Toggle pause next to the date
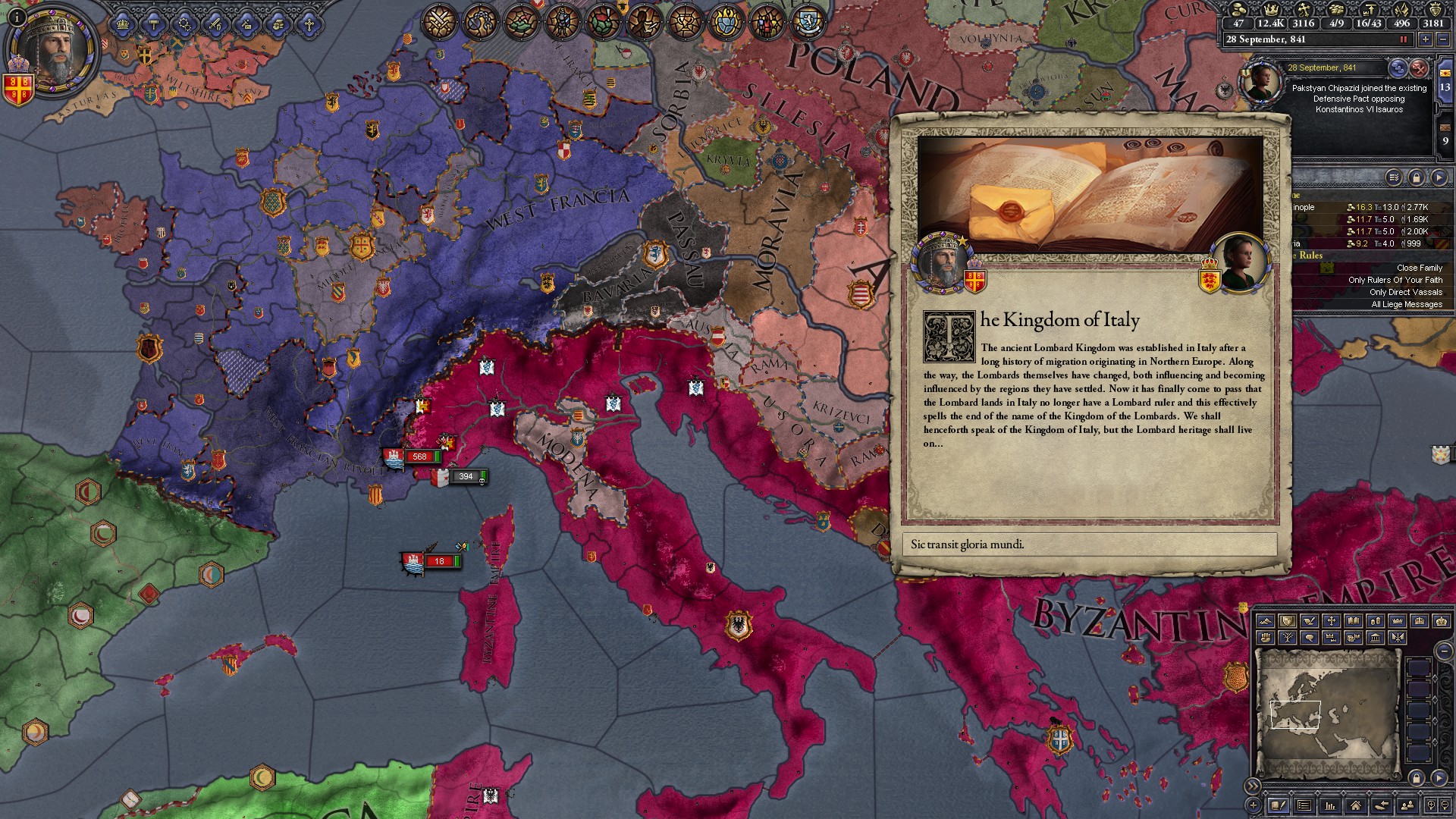This screenshot has height=819, width=1456. click(x=1403, y=39)
